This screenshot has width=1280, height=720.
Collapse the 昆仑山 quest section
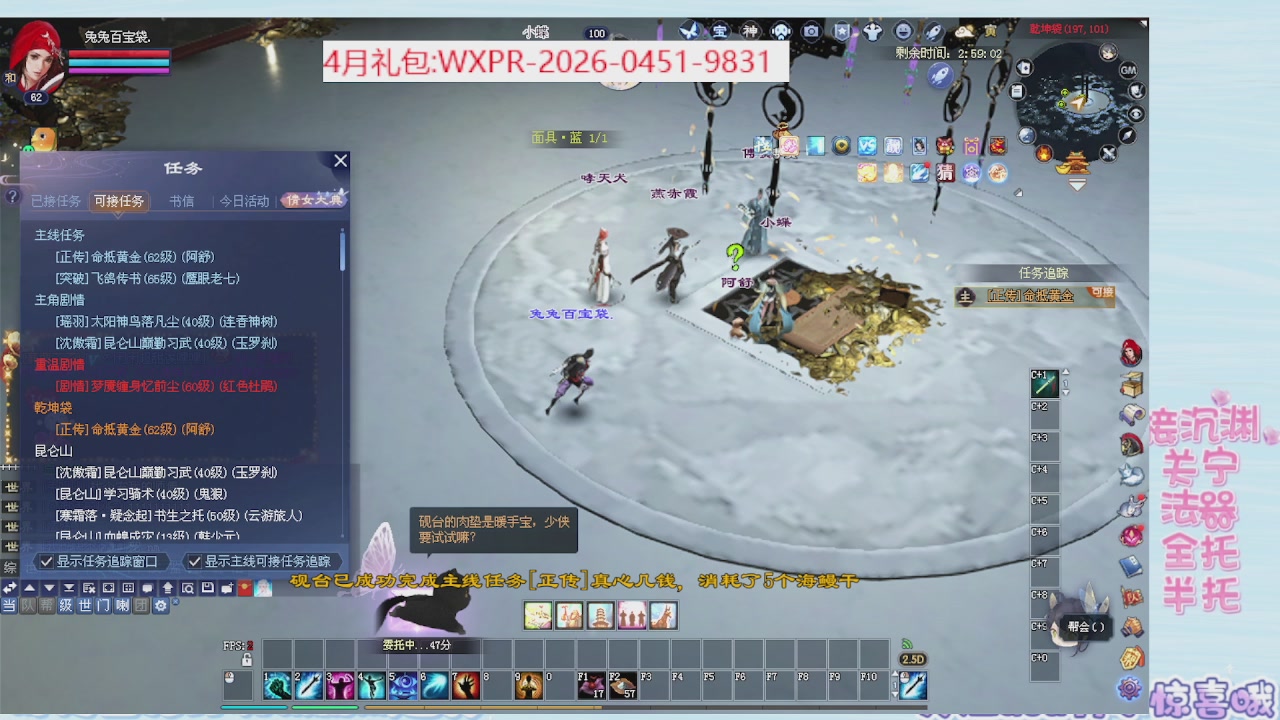tap(52, 452)
